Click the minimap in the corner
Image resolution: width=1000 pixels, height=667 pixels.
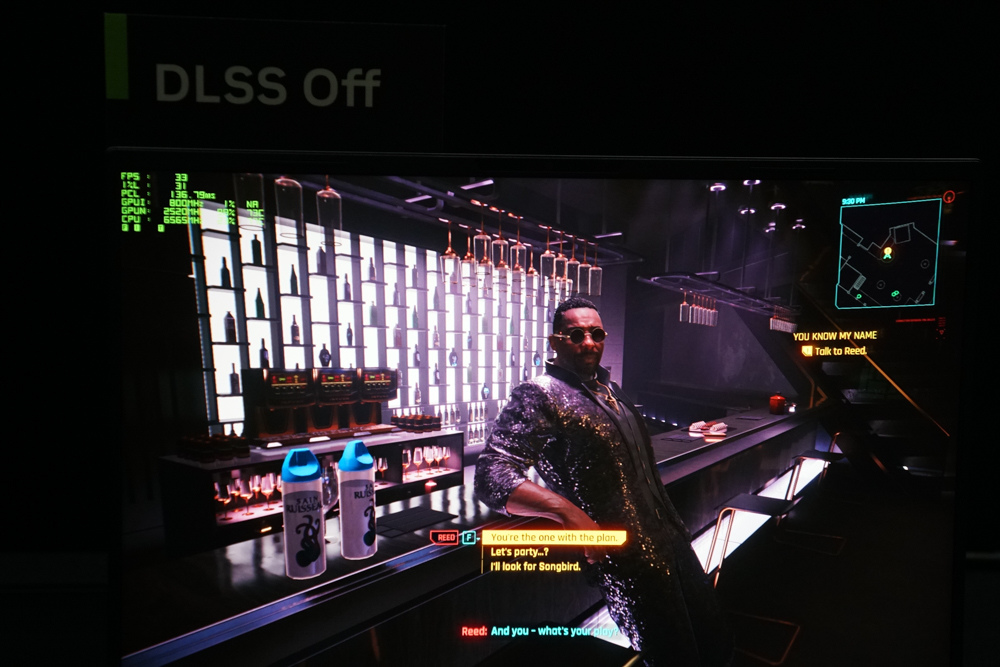[x=888, y=253]
